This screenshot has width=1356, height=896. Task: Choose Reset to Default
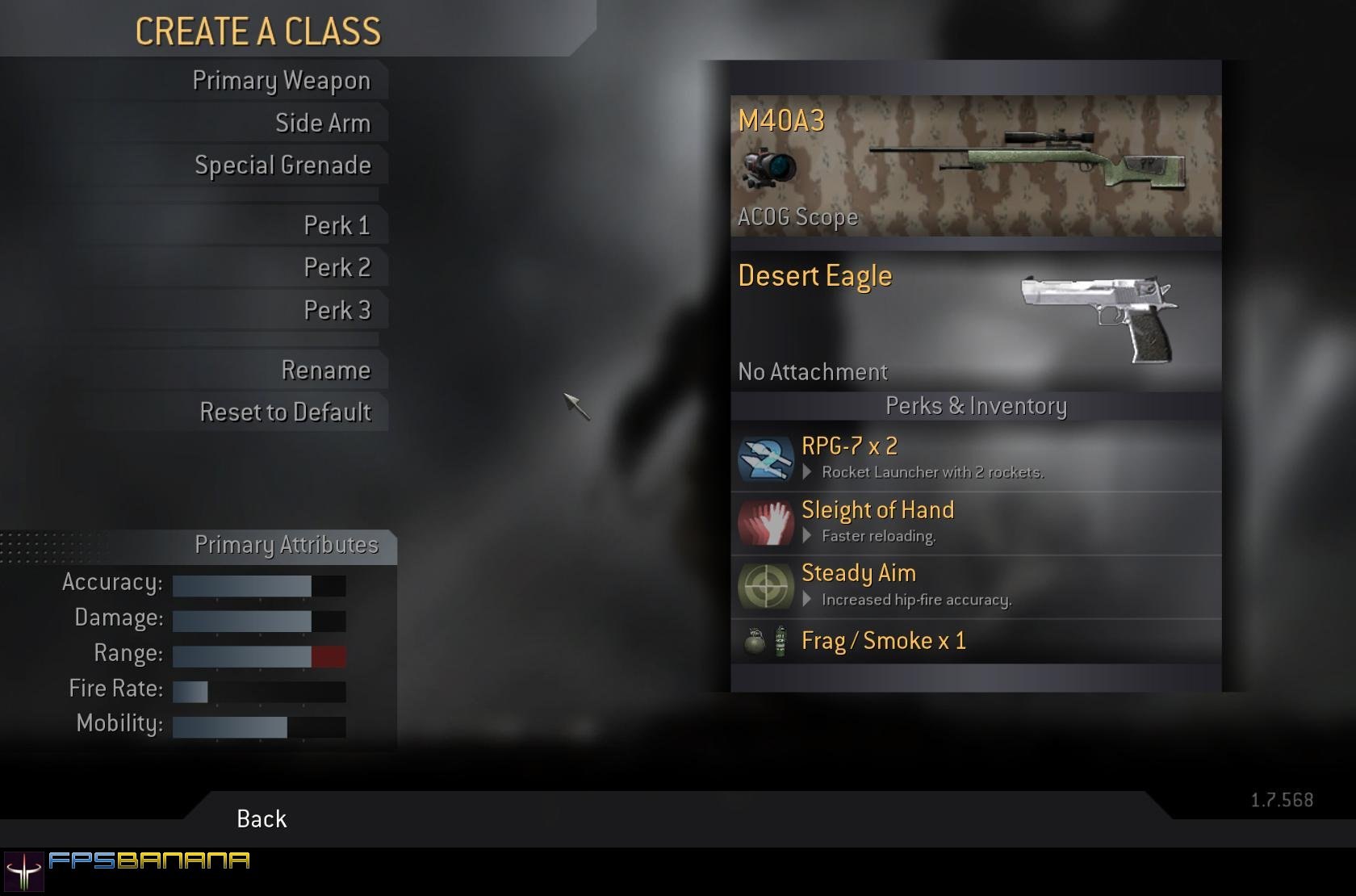coord(285,412)
